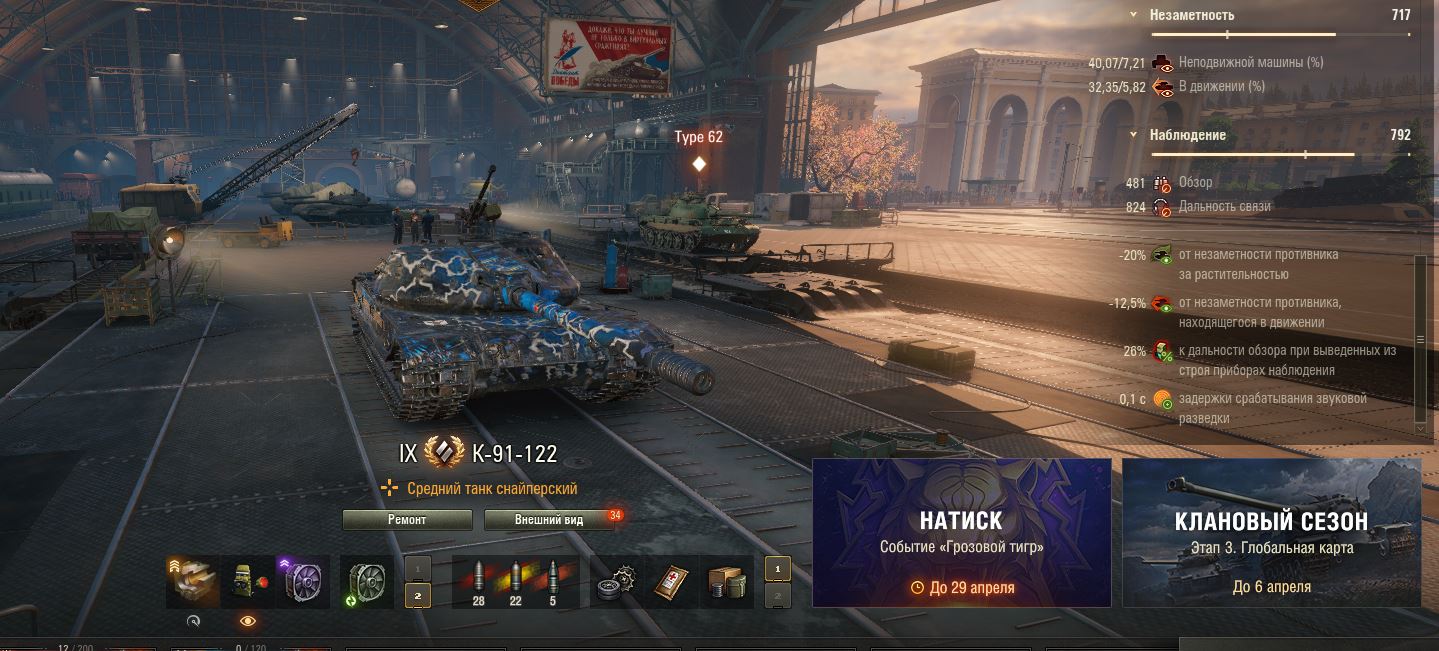Select the shell slot with 22 rounds
The width and height of the screenshot is (1439, 651).
tap(516, 582)
